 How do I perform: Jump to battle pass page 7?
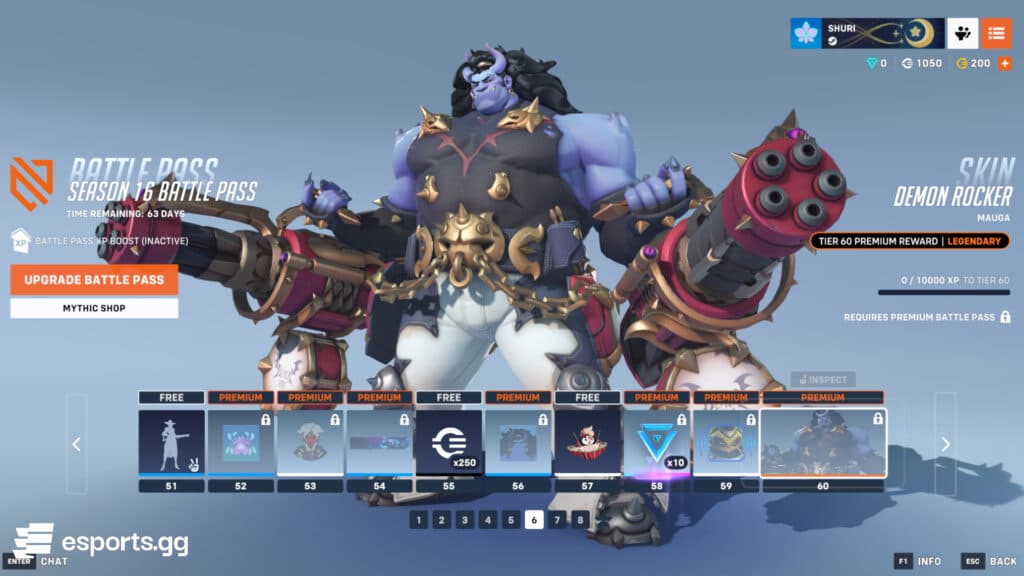(557, 520)
